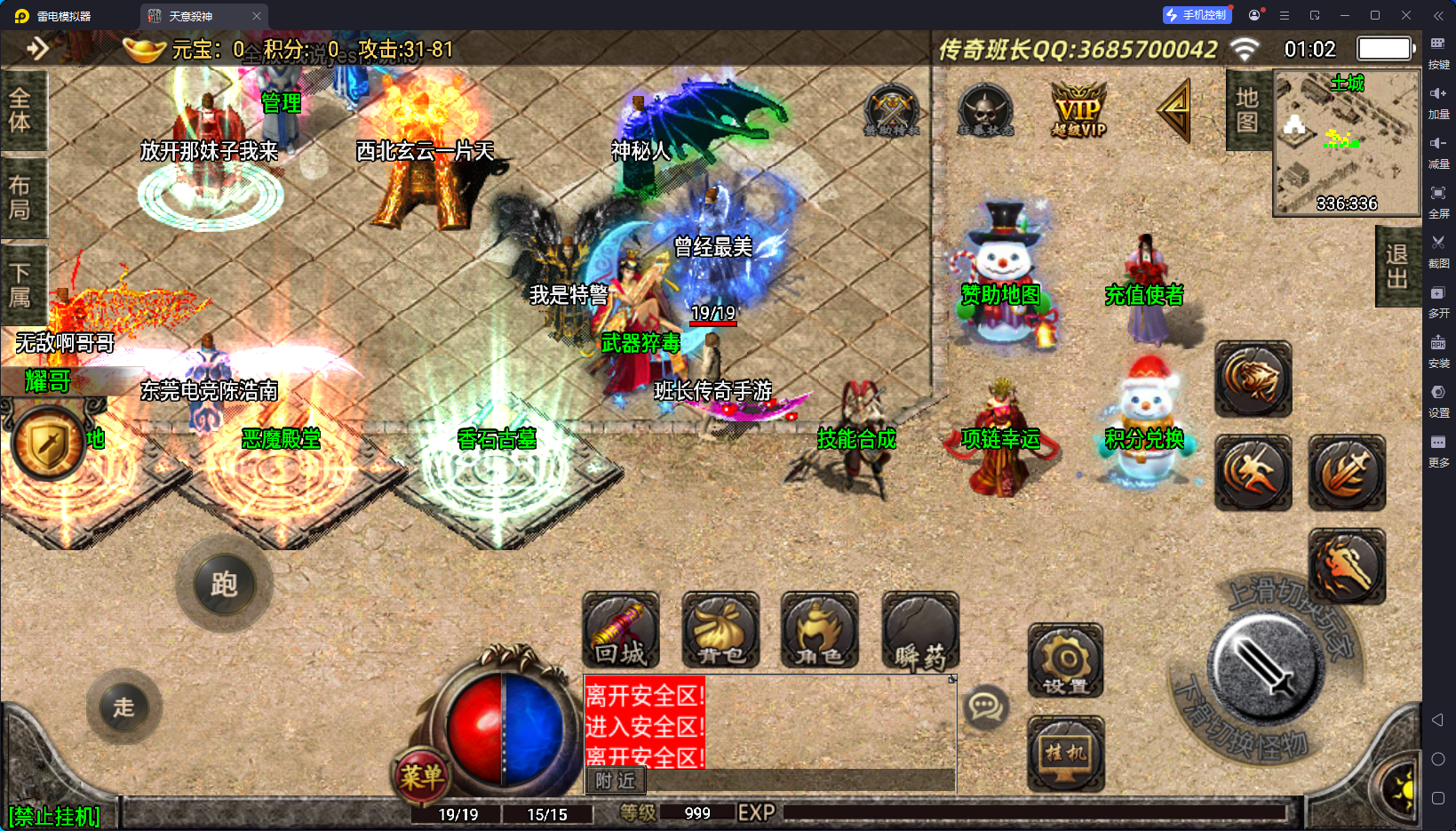The height and width of the screenshot is (831, 1456).
Task: Open the 背包 backpack
Action: tap(720, 630)
